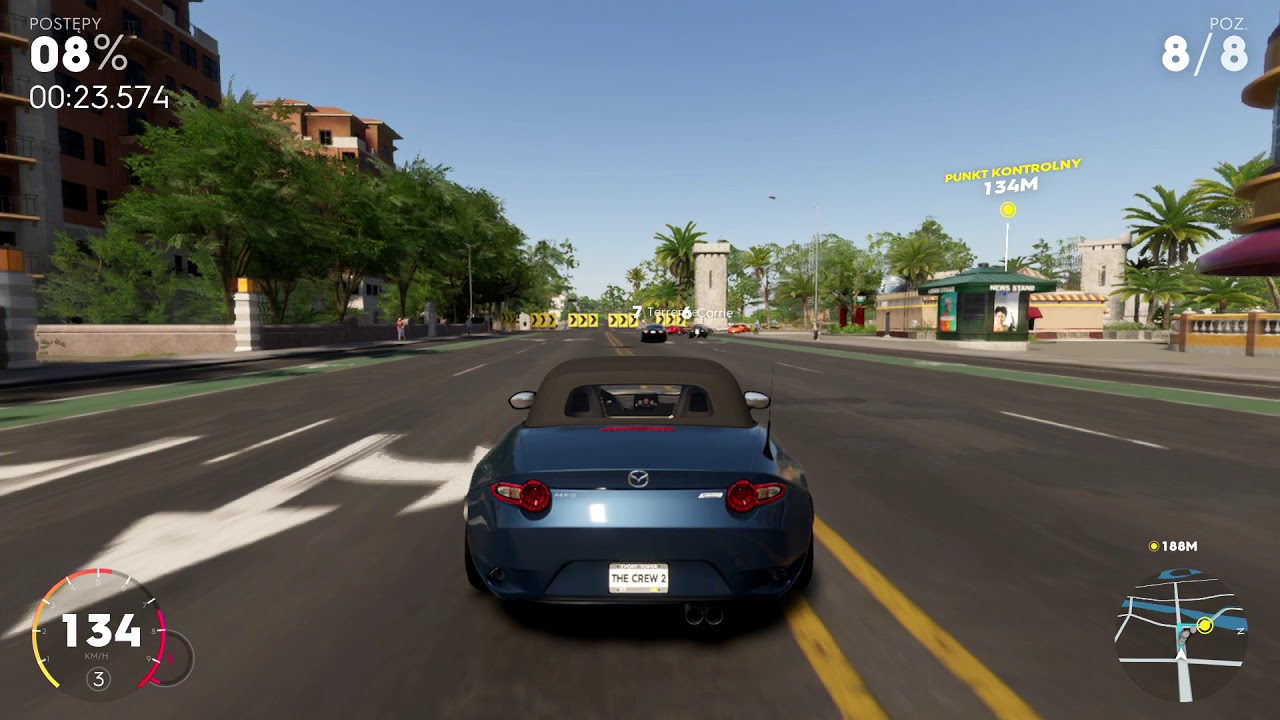Click the circular minimap
1280x720 pixels.
[x=1180, y=633]
